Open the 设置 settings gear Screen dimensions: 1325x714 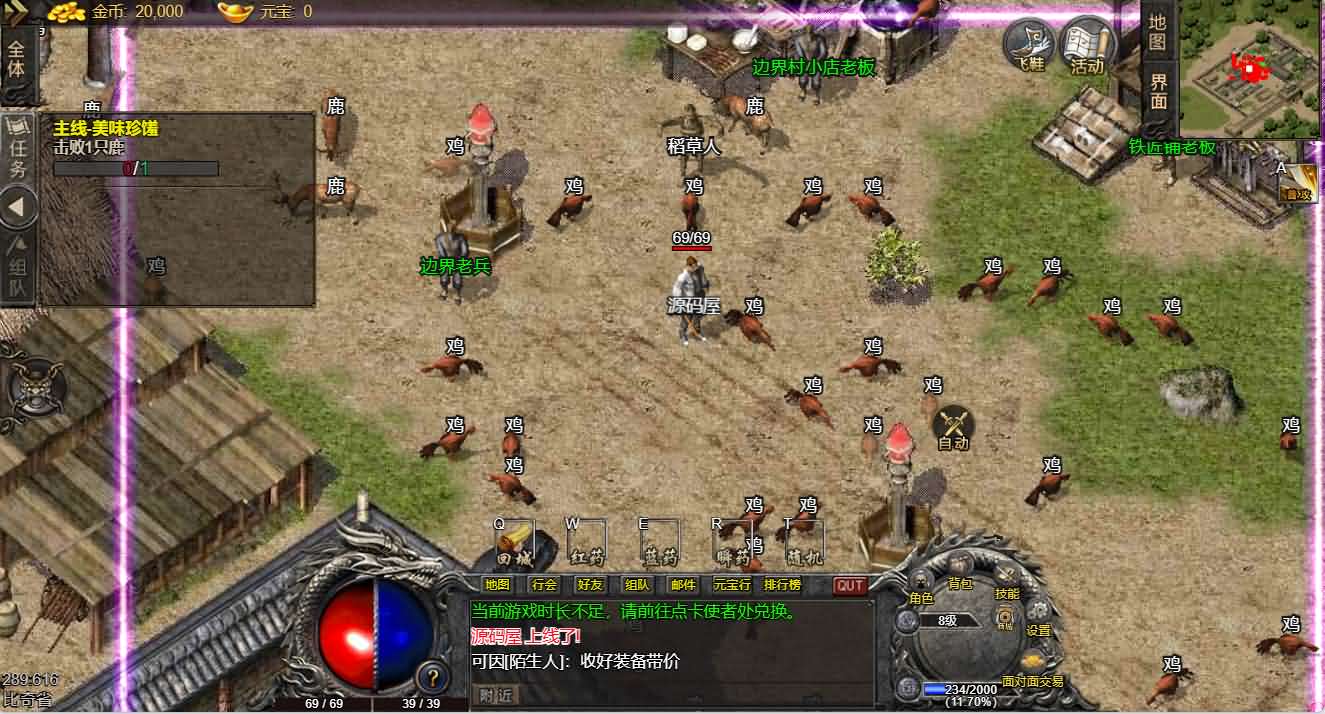[1038, 617]
